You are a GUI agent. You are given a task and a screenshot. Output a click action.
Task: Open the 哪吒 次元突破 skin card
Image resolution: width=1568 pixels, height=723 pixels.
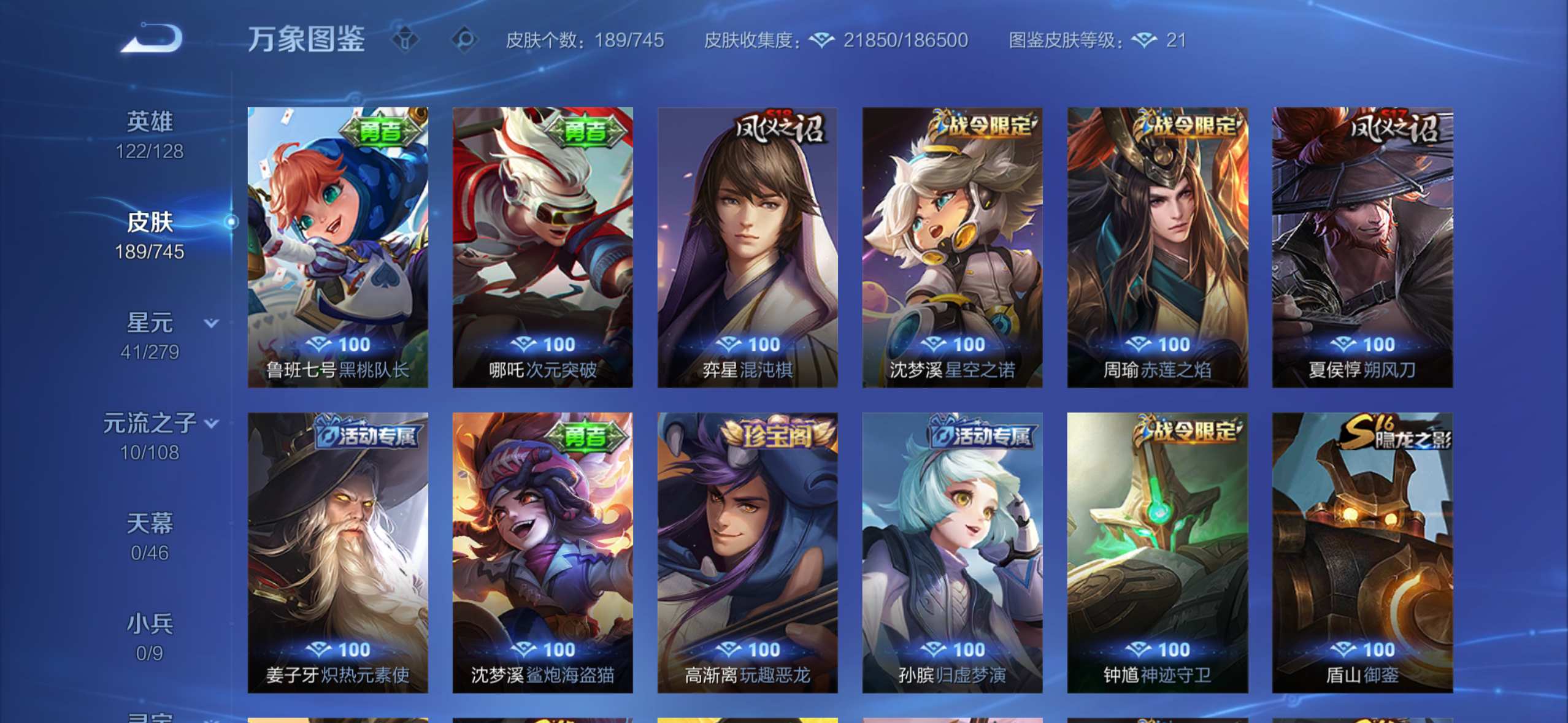[x=542, y=247]
